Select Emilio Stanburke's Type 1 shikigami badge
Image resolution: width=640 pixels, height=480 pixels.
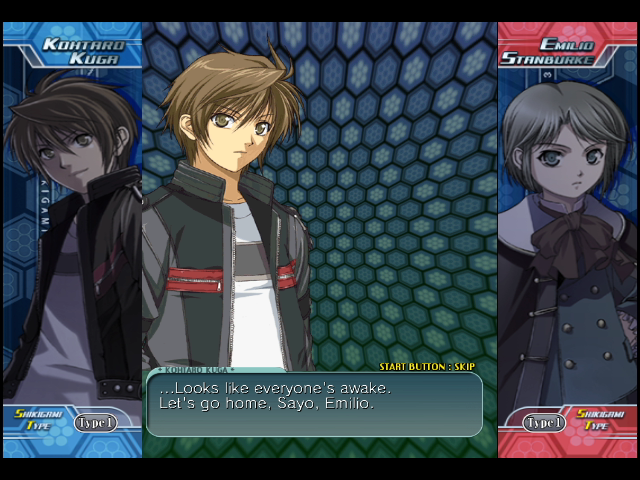coord(545,423)
